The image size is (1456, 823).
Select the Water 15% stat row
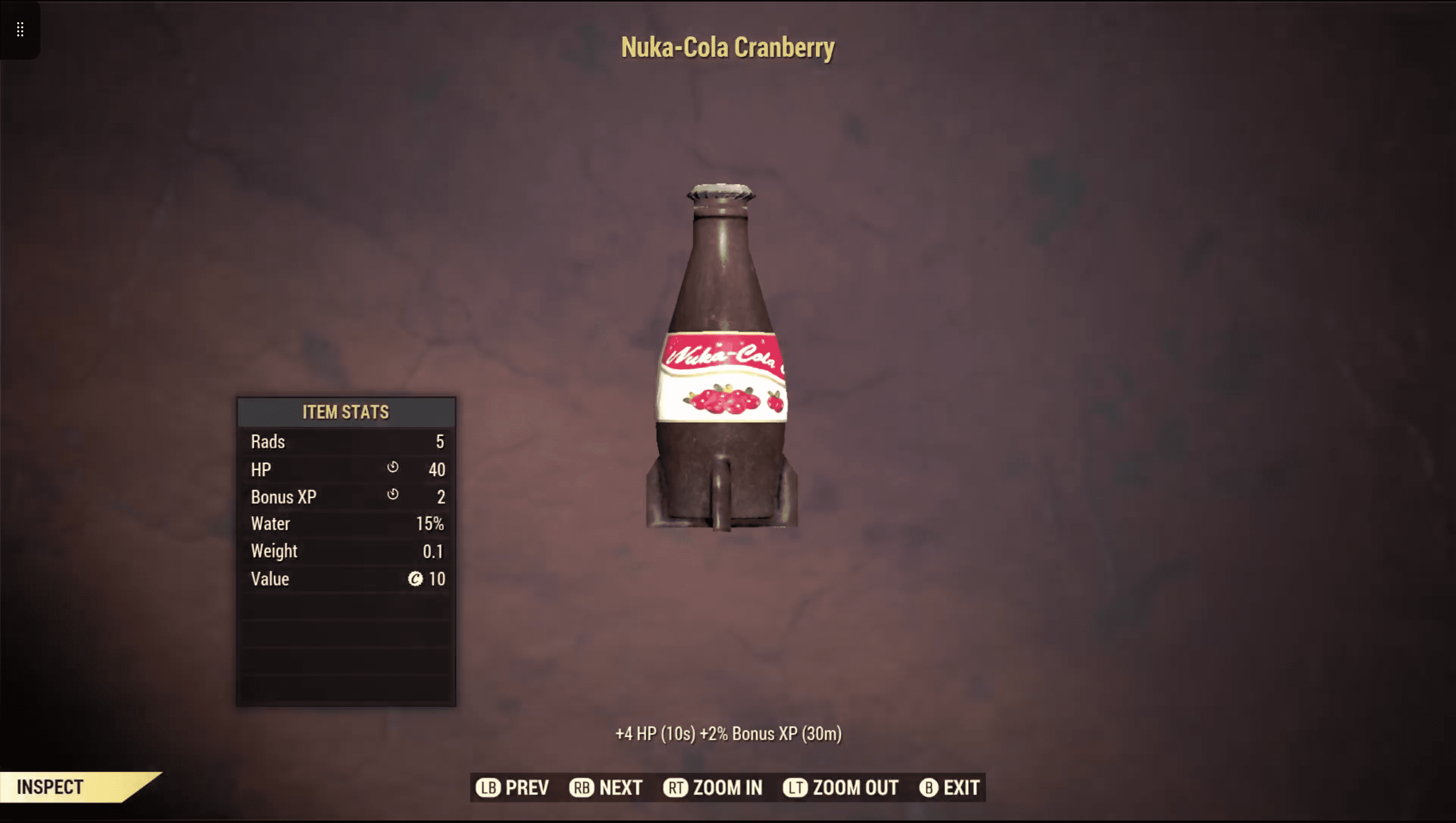(x=345, y=523)
